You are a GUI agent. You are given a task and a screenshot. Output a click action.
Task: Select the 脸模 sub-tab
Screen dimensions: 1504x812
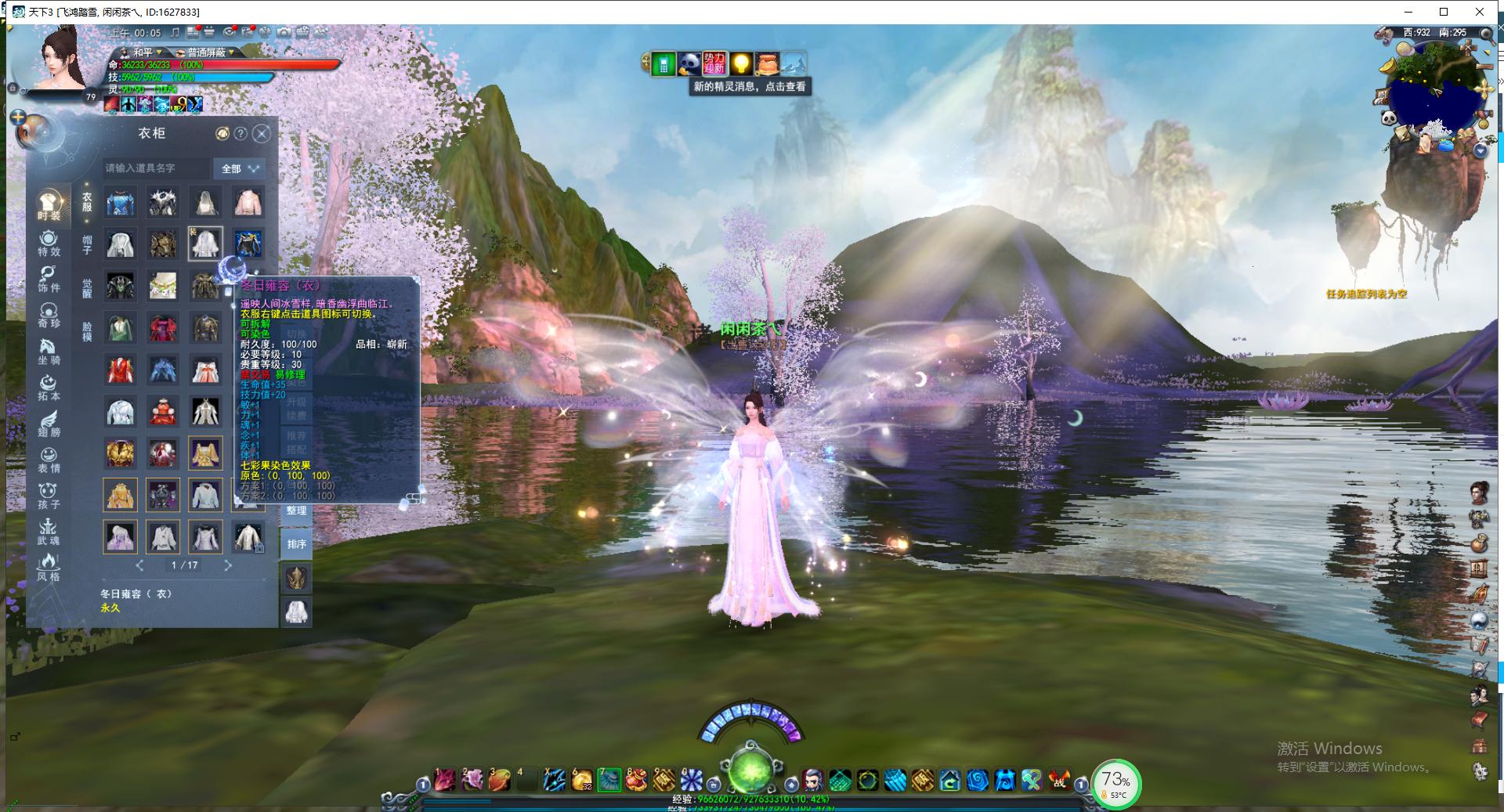coord(87,330)
